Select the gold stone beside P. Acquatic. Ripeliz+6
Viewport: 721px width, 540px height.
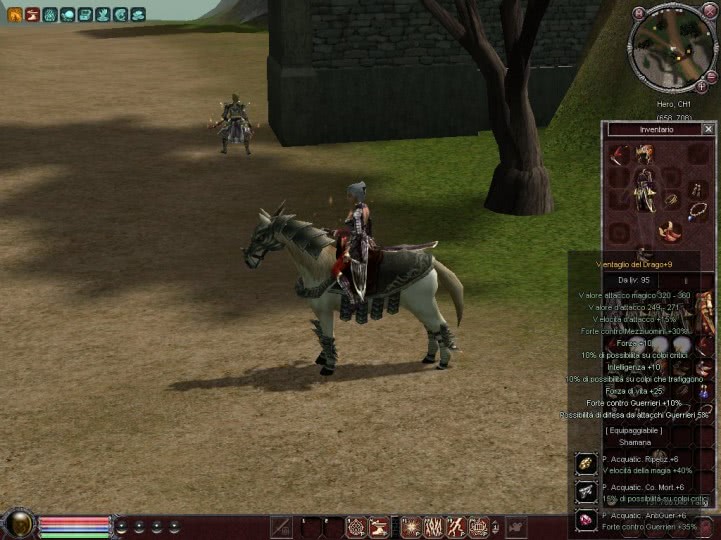tap(586, 464)
